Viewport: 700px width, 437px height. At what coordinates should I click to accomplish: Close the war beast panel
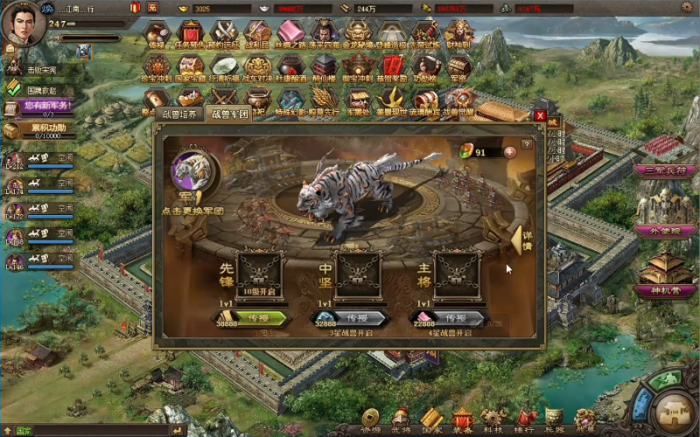point(540,116)
